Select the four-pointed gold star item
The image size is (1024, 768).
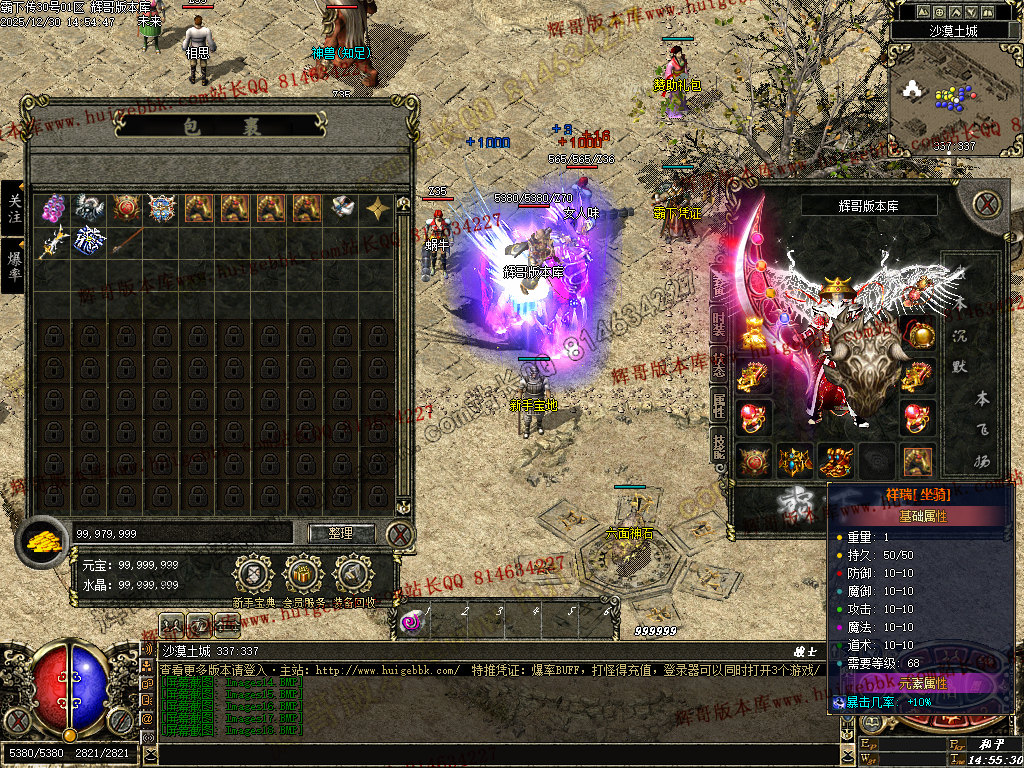pos(378,208)
